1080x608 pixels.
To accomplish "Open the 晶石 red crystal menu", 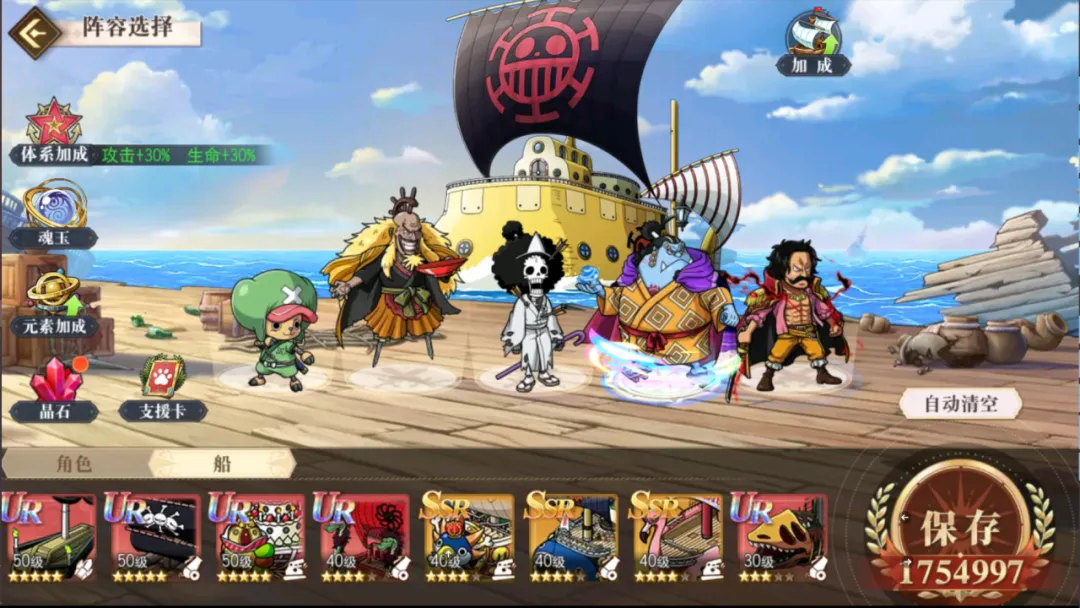I will tap(55, 382).
